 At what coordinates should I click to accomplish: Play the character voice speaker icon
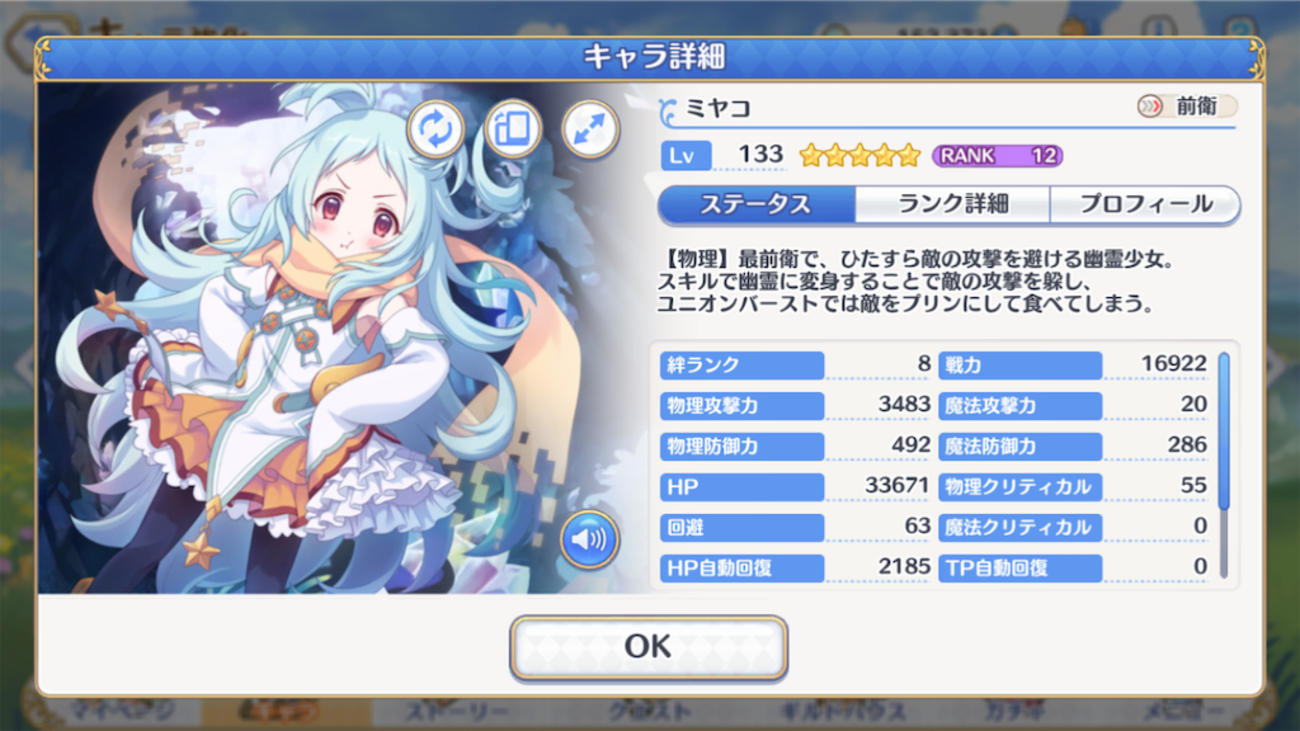[589, 540]
